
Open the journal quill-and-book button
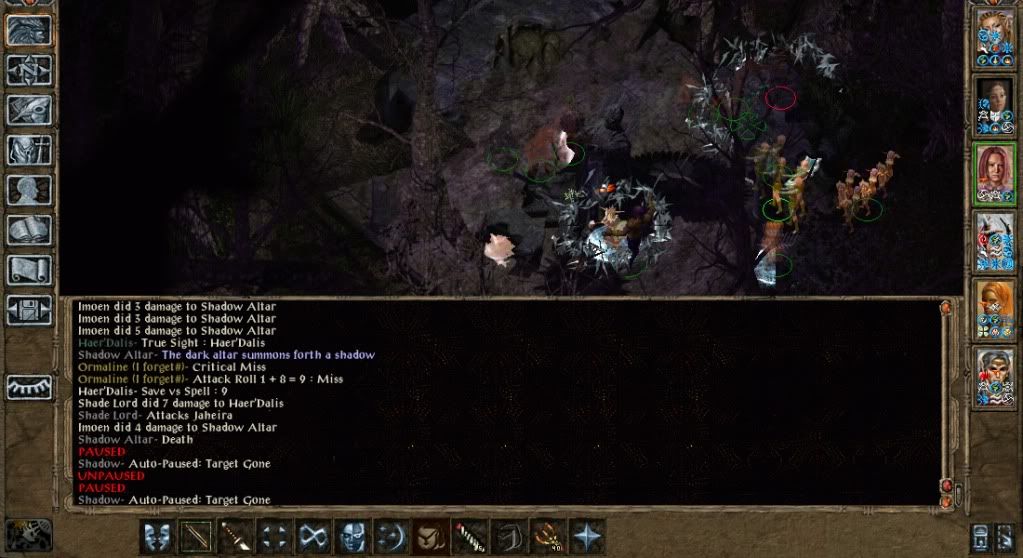pyautogui.click(x=30, y=110)
